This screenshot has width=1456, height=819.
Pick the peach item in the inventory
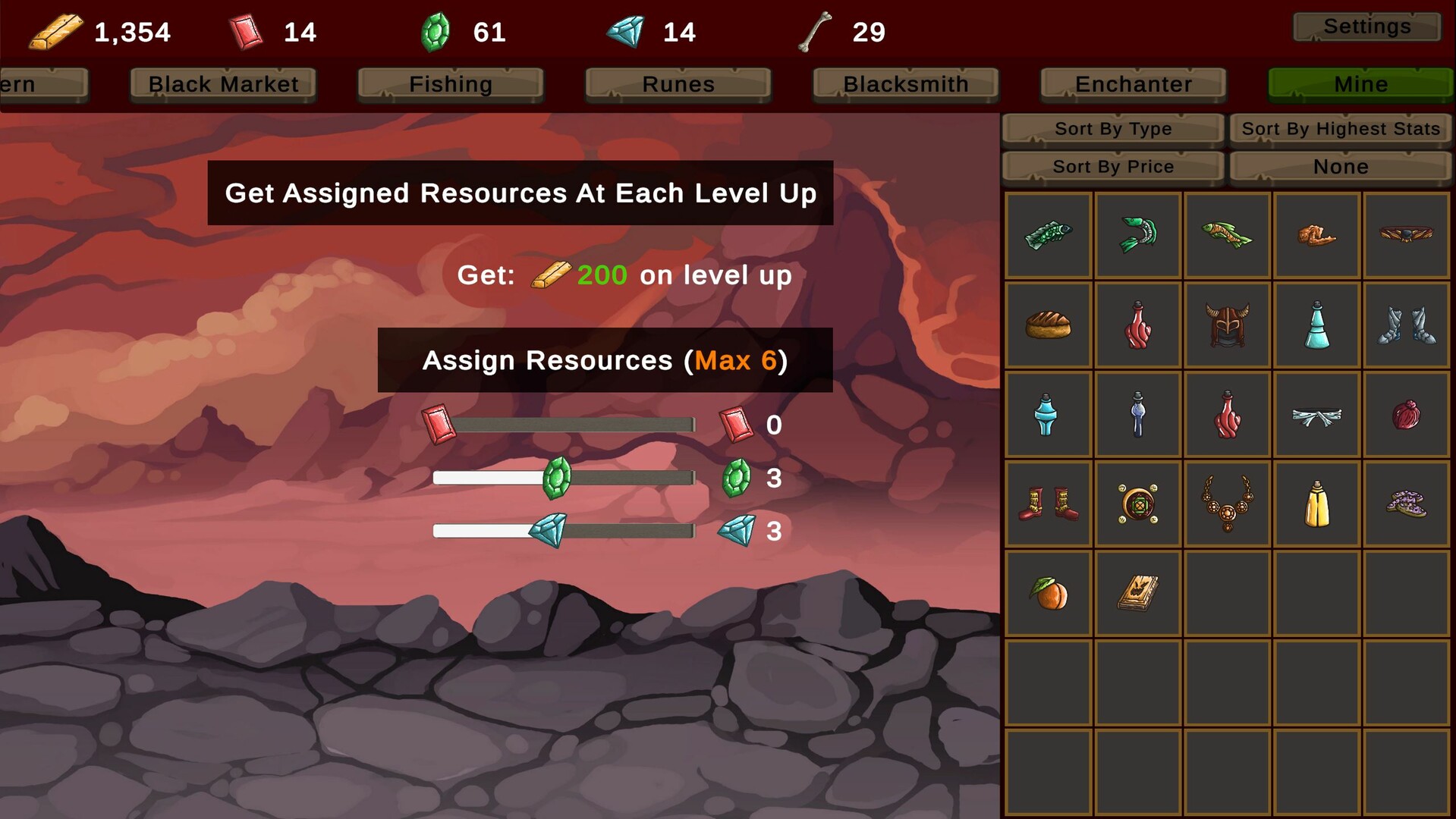pos(1048,592)
